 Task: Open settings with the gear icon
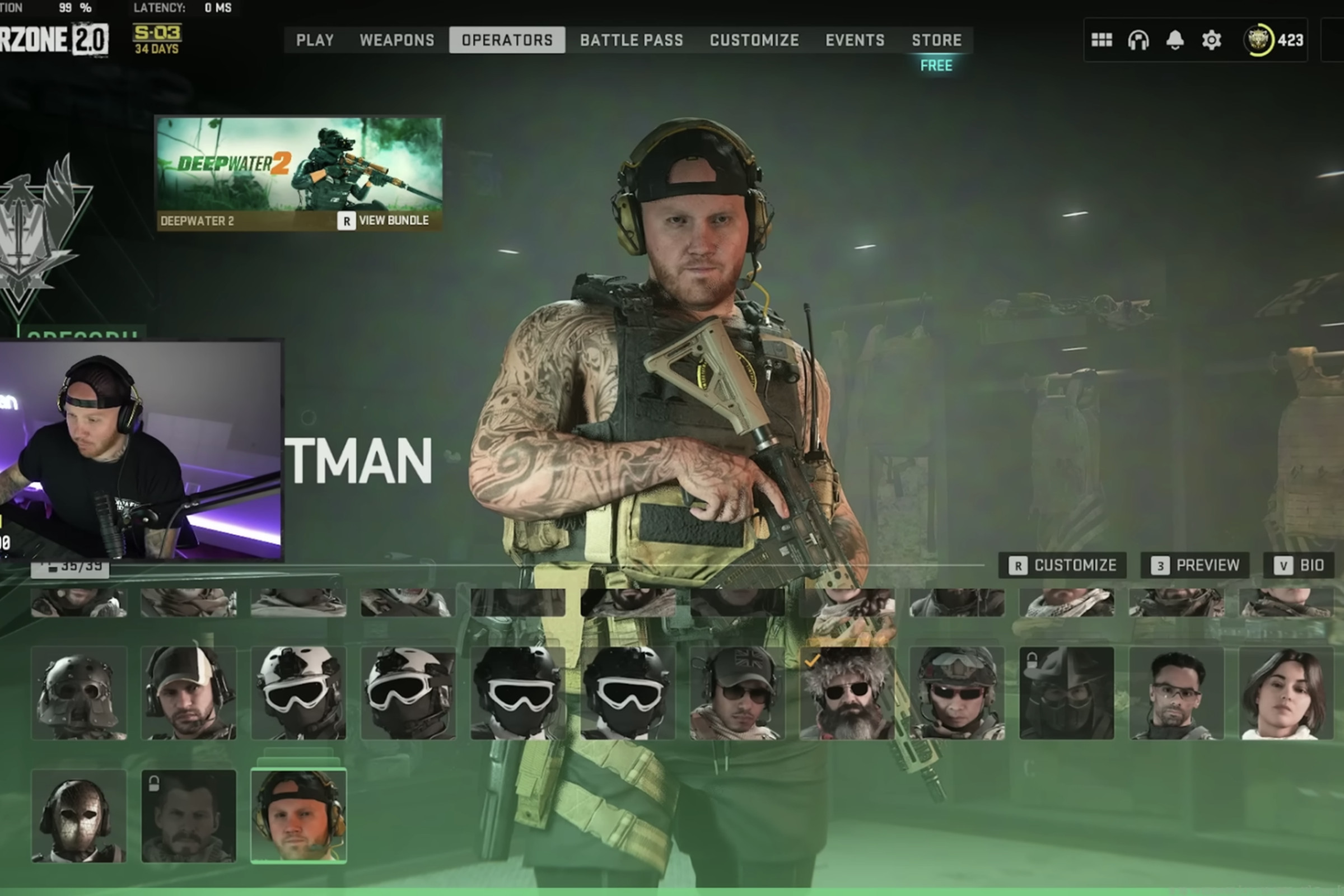1211,40
